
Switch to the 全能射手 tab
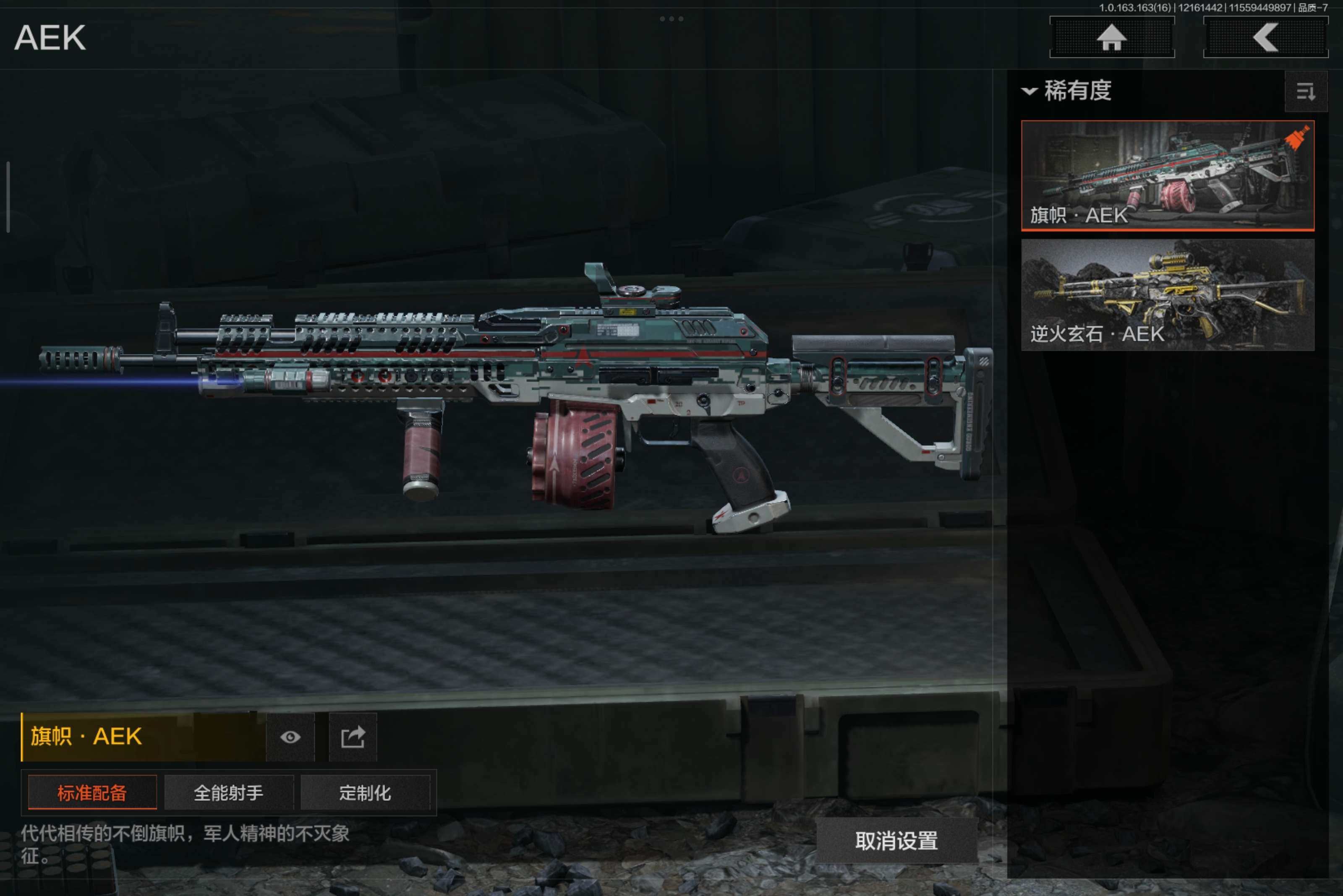[x=229, y=792]
